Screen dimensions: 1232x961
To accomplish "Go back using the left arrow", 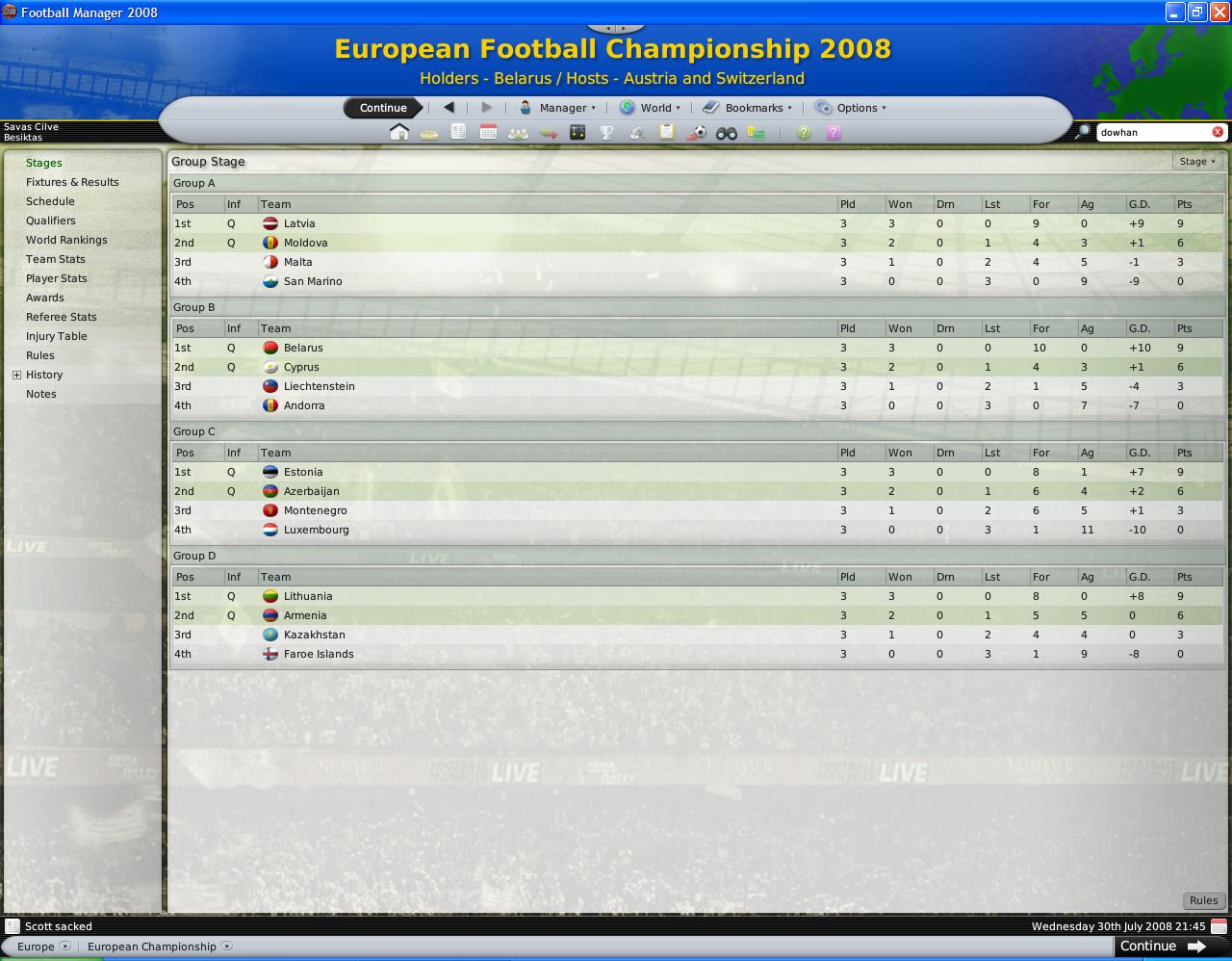I will [x=449, y=108].
